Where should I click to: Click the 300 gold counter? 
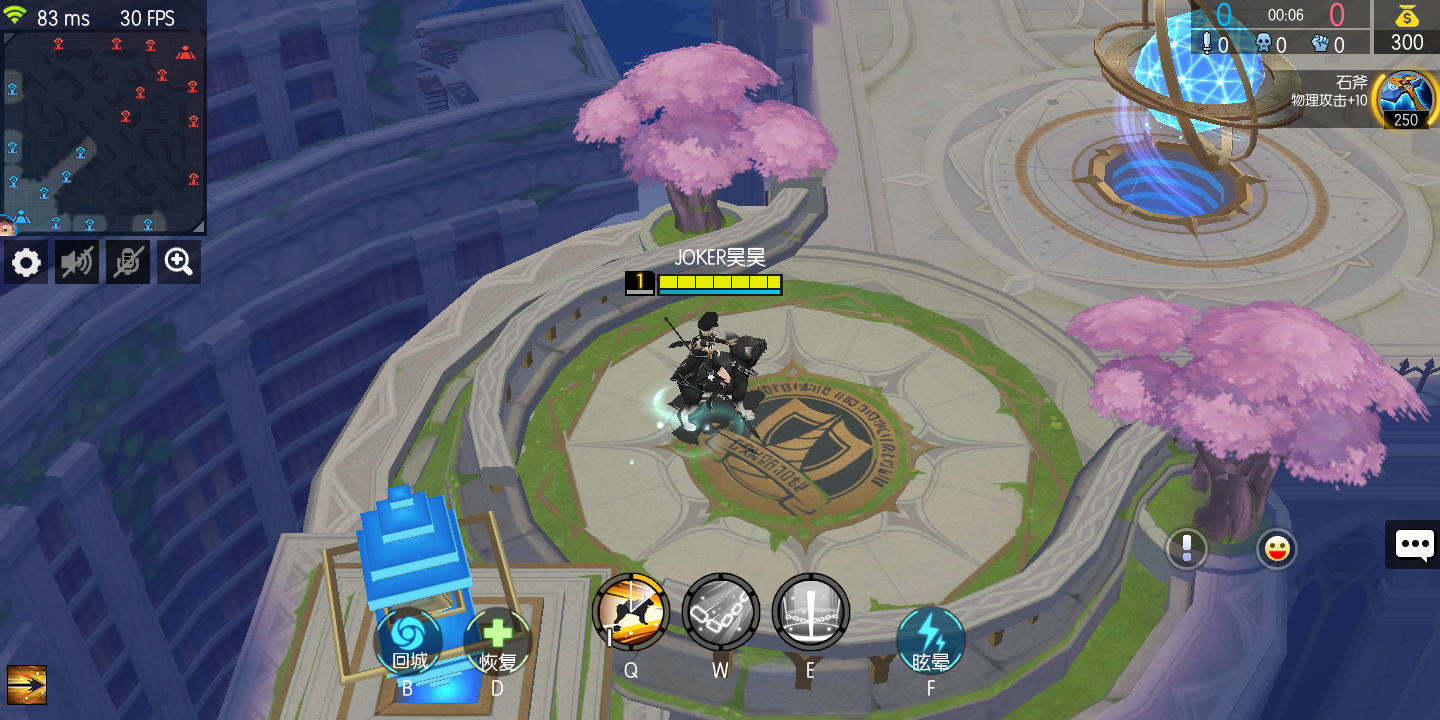[x=1406, y=42]
